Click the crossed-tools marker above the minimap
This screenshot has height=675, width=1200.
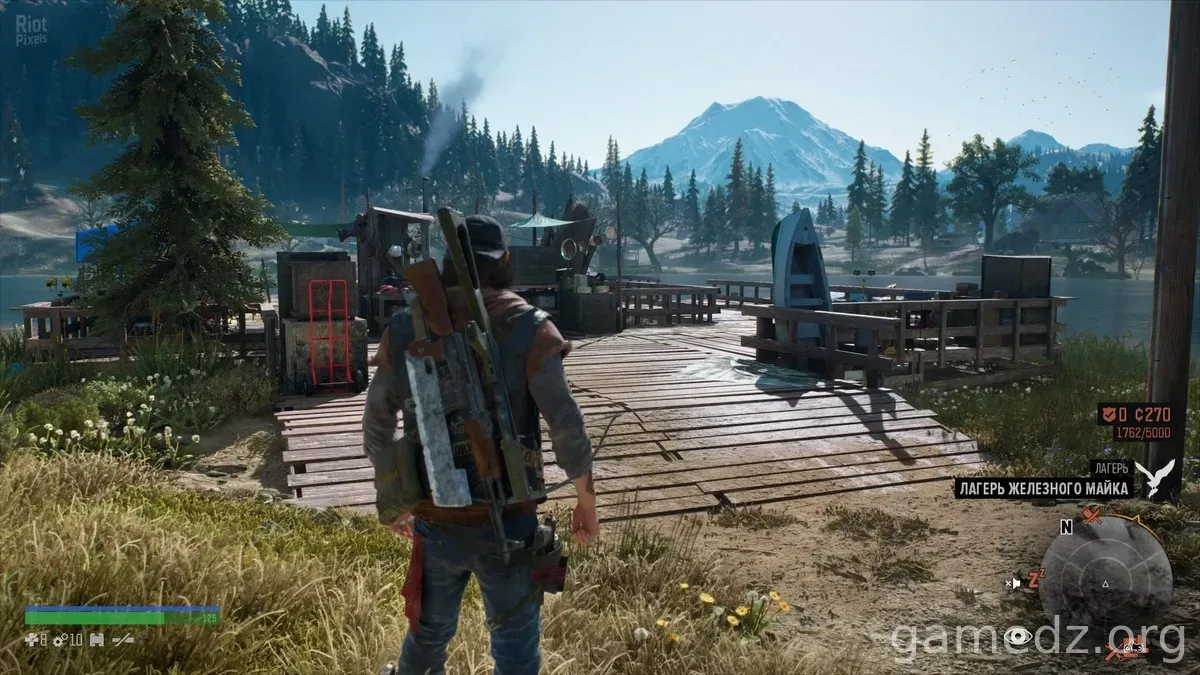(x=1092, y=517)
